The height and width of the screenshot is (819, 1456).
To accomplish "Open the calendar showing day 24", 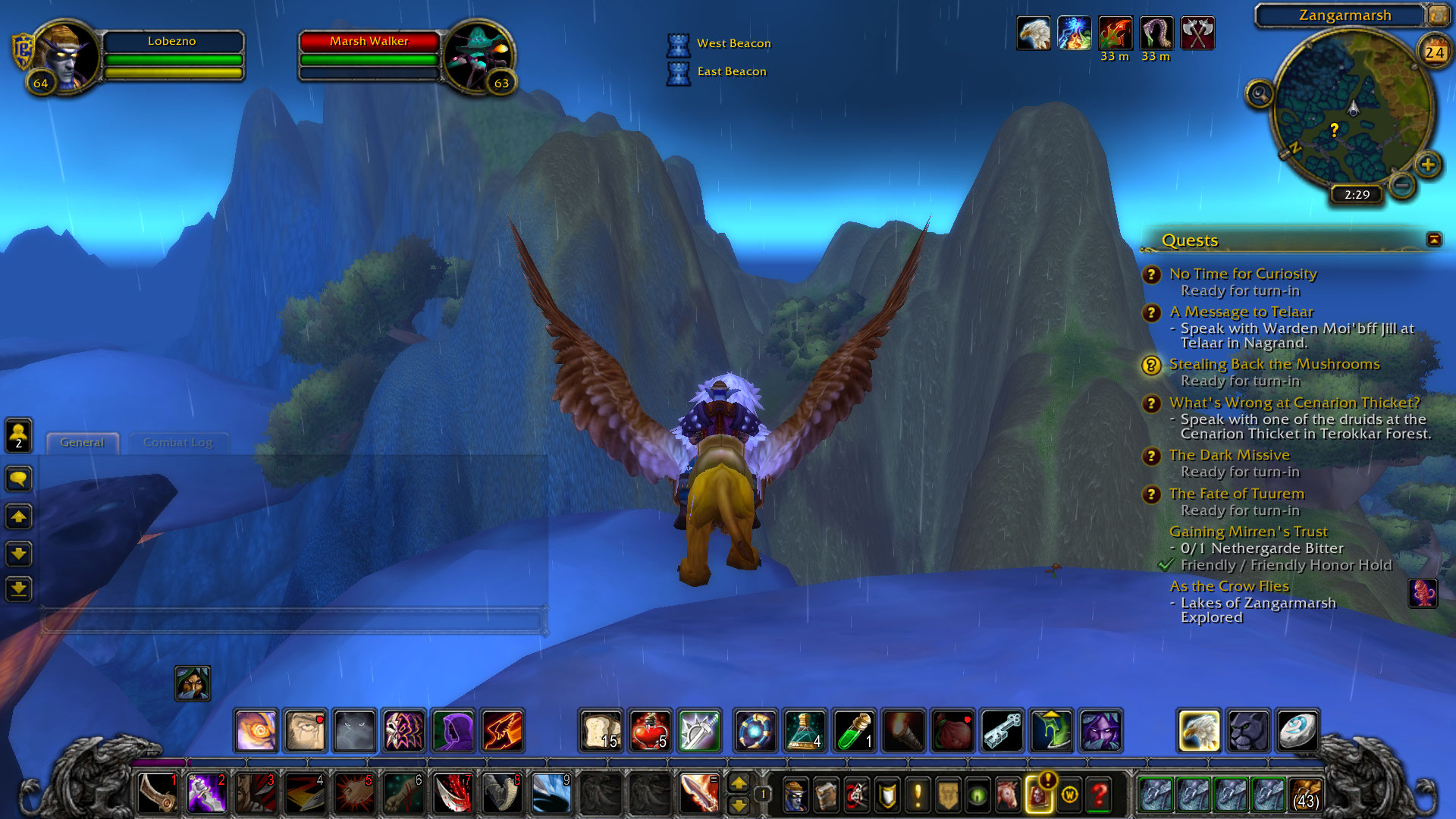I will (1433, 52).
